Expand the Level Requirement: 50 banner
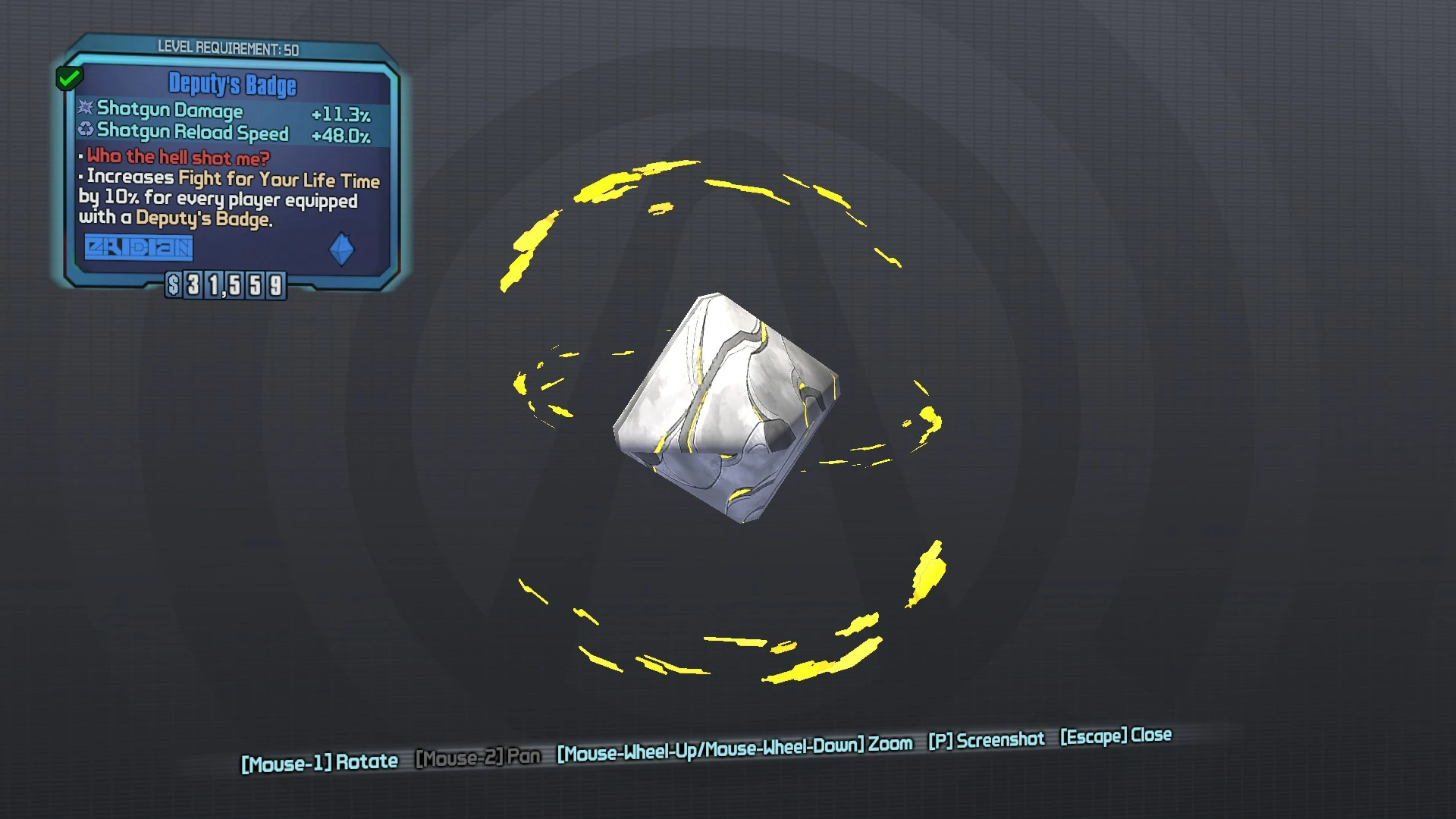 click(x=227, y=47)
